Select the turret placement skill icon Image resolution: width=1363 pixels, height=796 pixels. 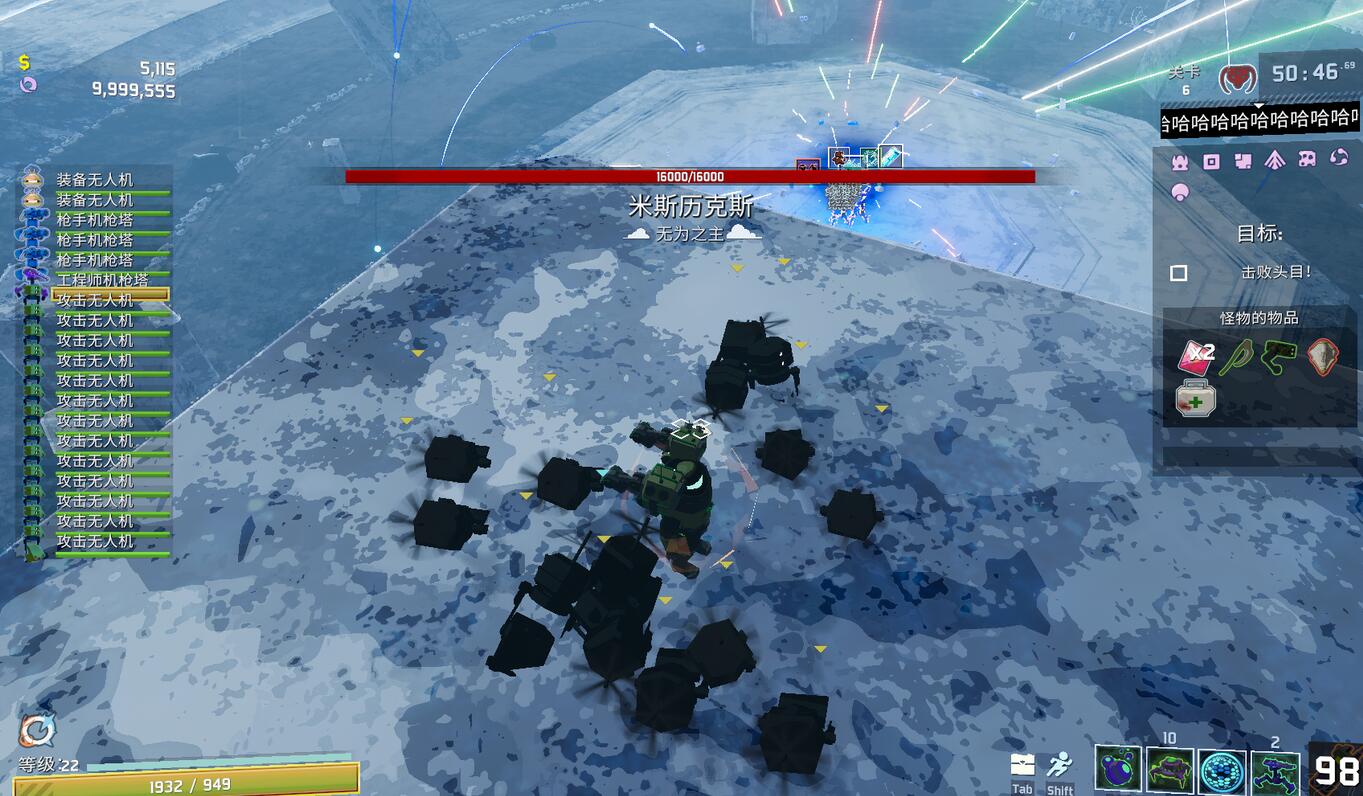1275,771
